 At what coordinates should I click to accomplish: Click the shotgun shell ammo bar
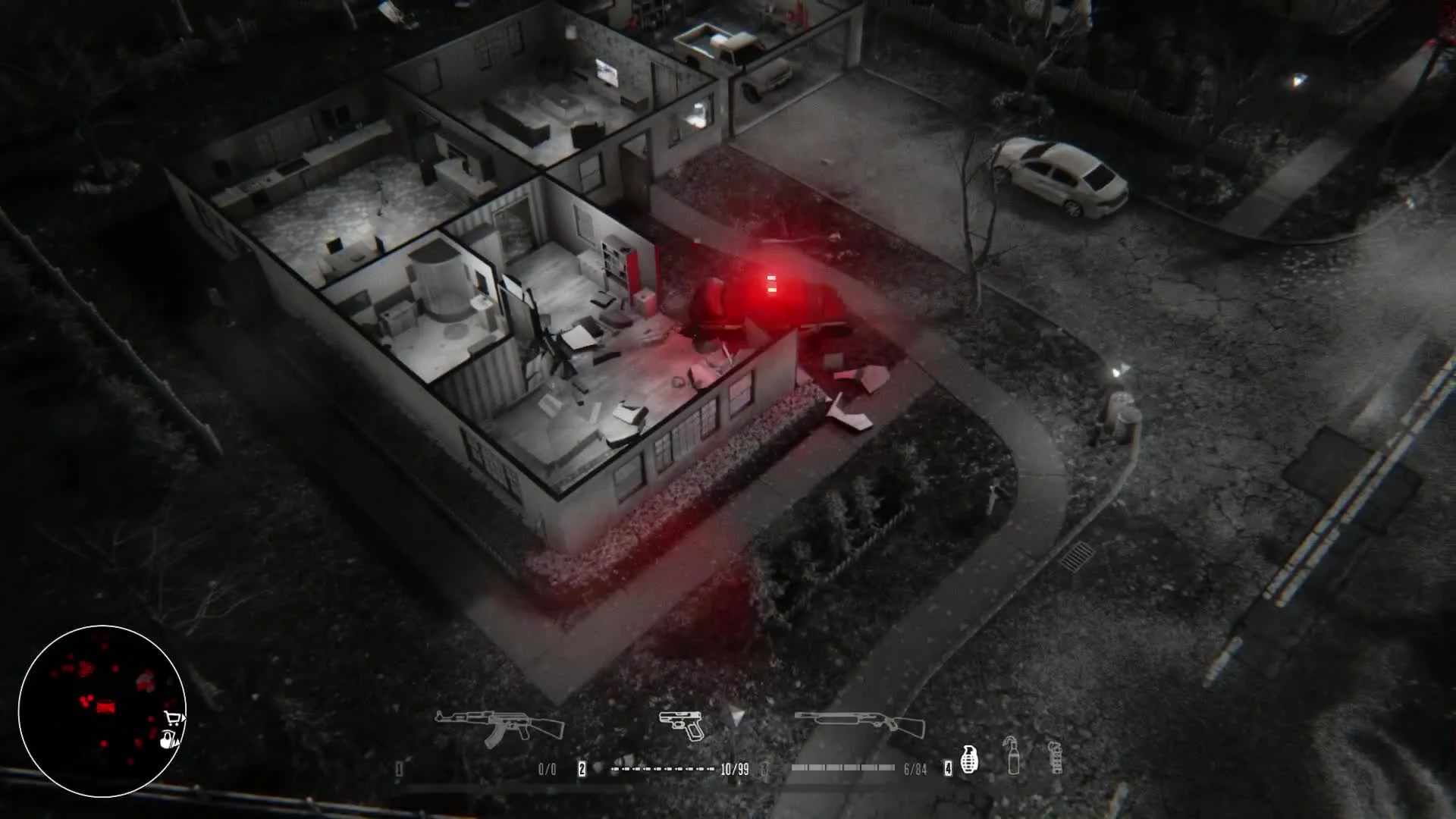click(x=844, y=767)
